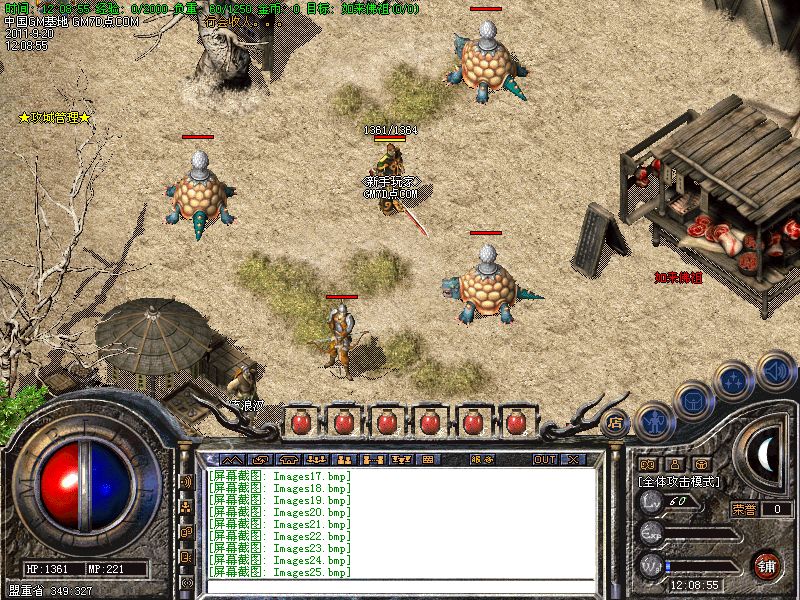
Task: Click the OUT button above chat
Action: [x=545, y=459]
